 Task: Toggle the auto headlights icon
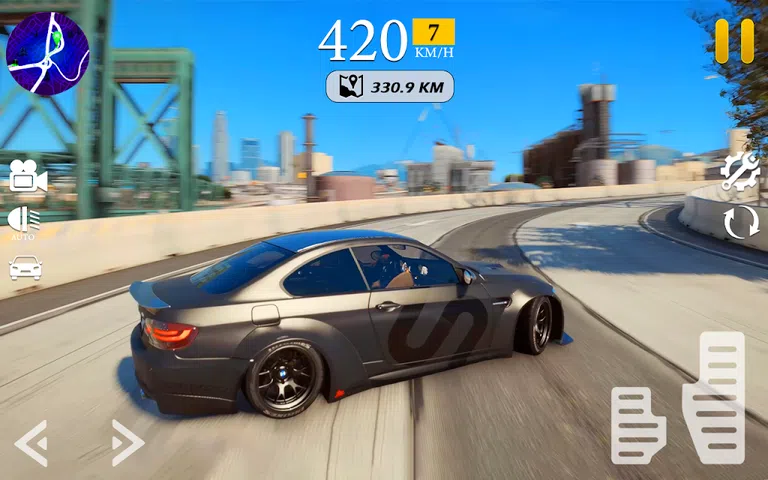click(x=24, y=221)
